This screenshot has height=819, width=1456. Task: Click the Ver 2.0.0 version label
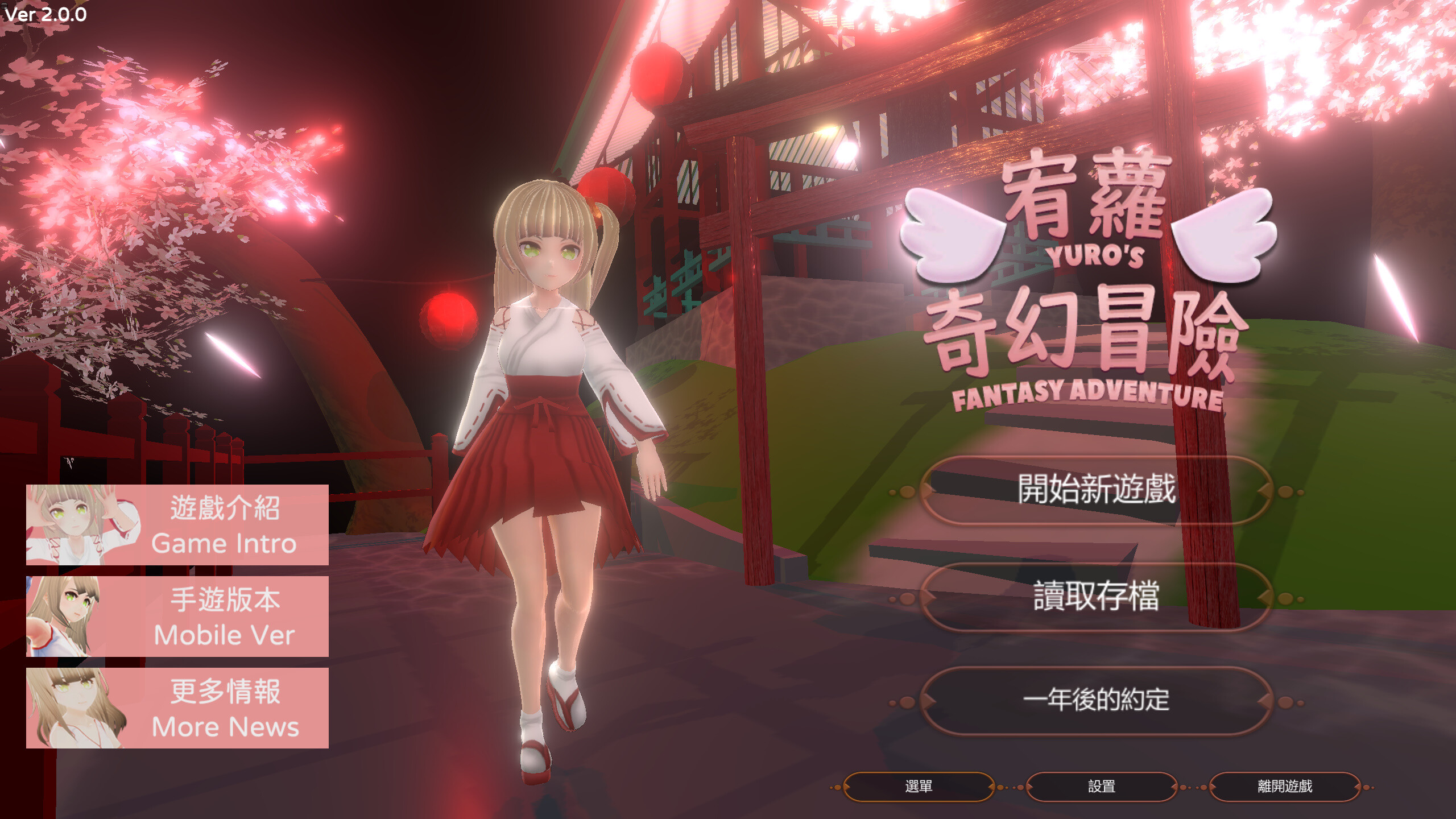[45, 14]
